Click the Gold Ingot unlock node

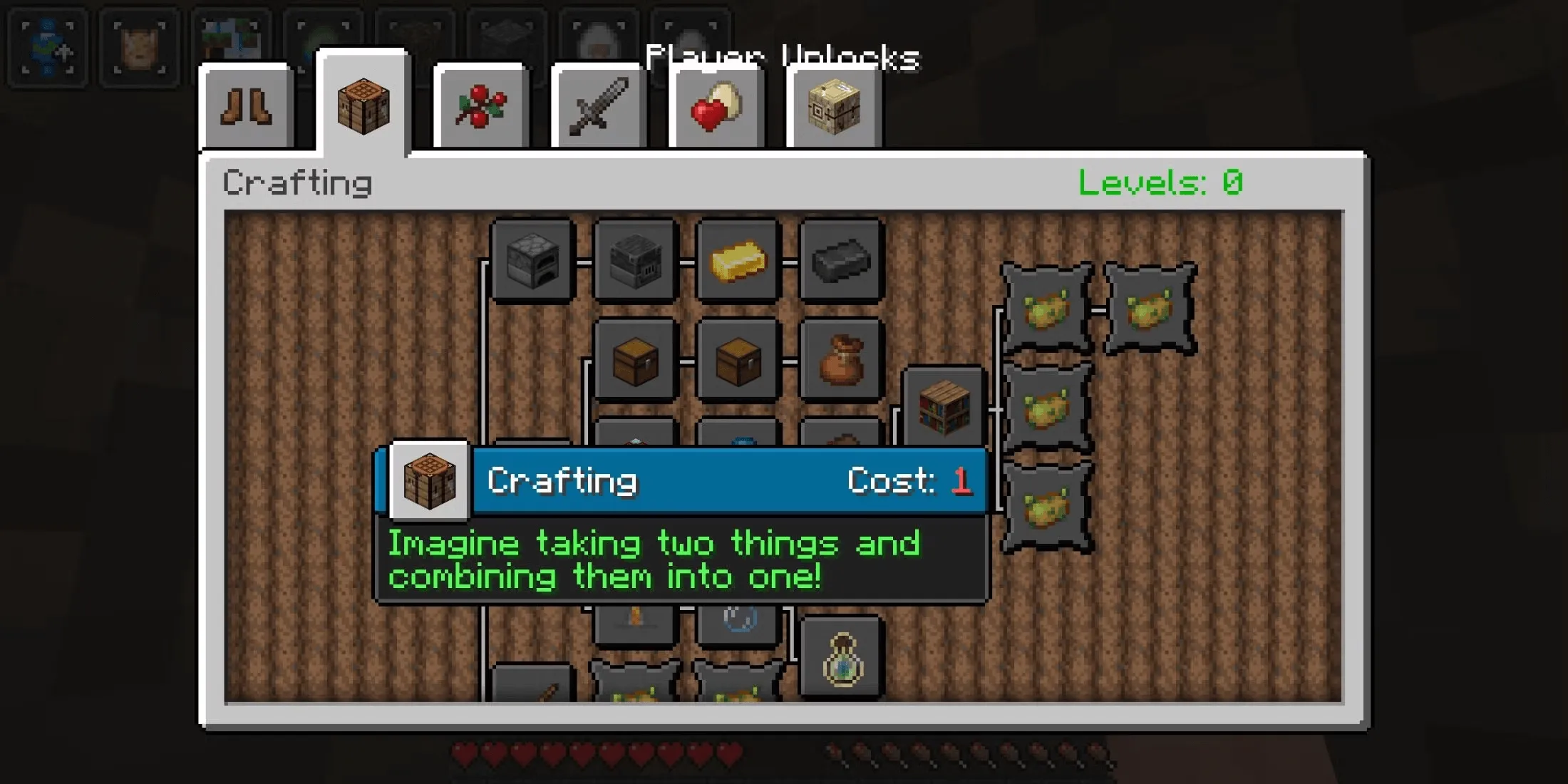(x=738, y=262)
